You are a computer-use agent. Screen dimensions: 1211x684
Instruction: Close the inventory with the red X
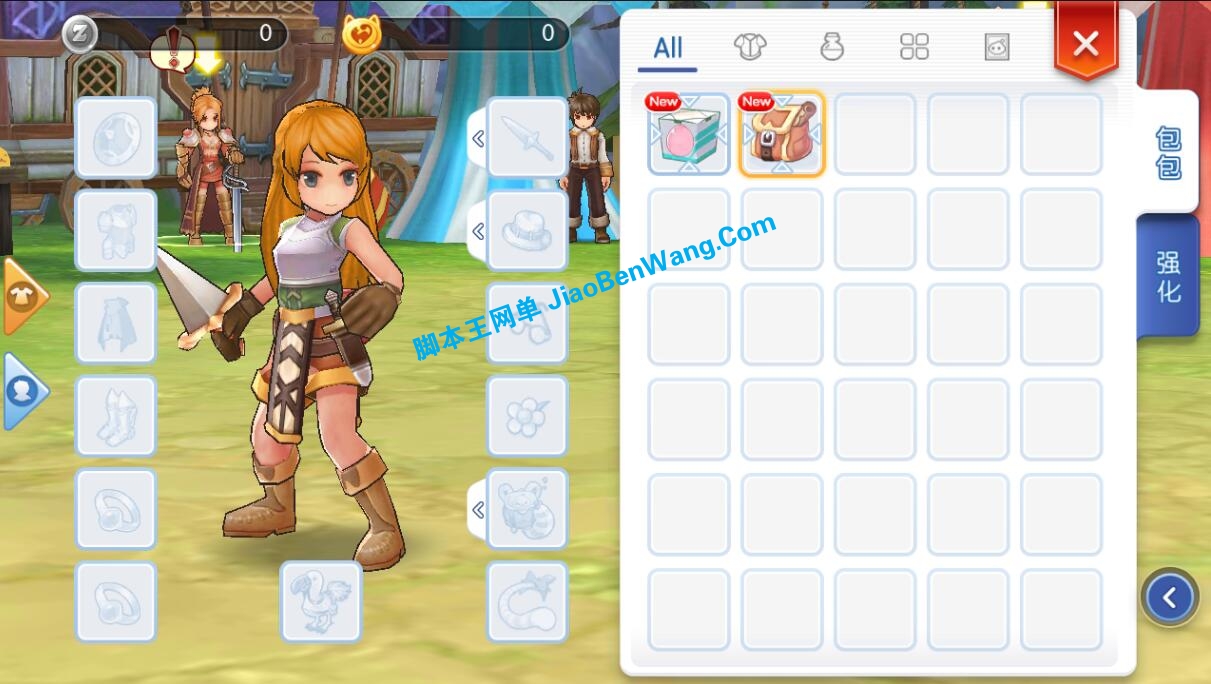pos(1085,44)
